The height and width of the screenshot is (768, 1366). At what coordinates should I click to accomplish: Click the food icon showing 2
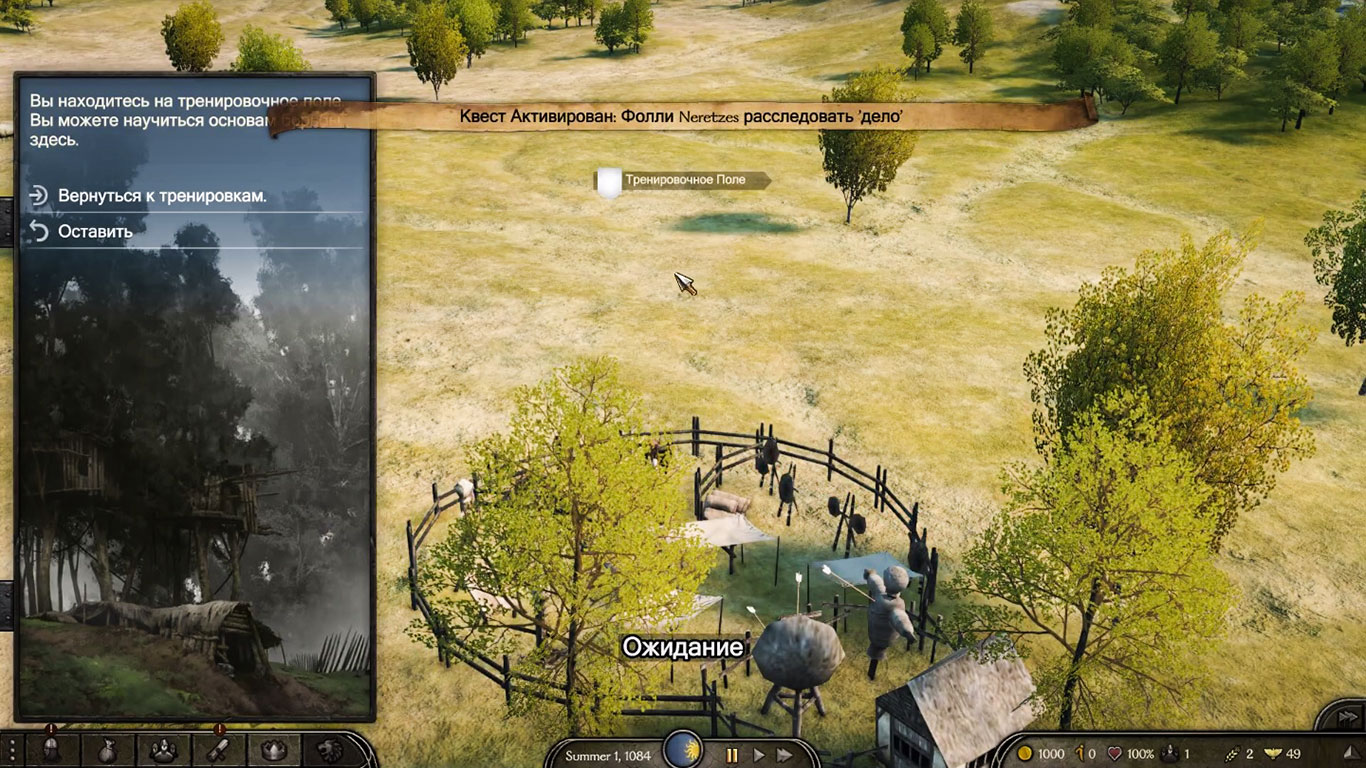tap(1230, 752)
